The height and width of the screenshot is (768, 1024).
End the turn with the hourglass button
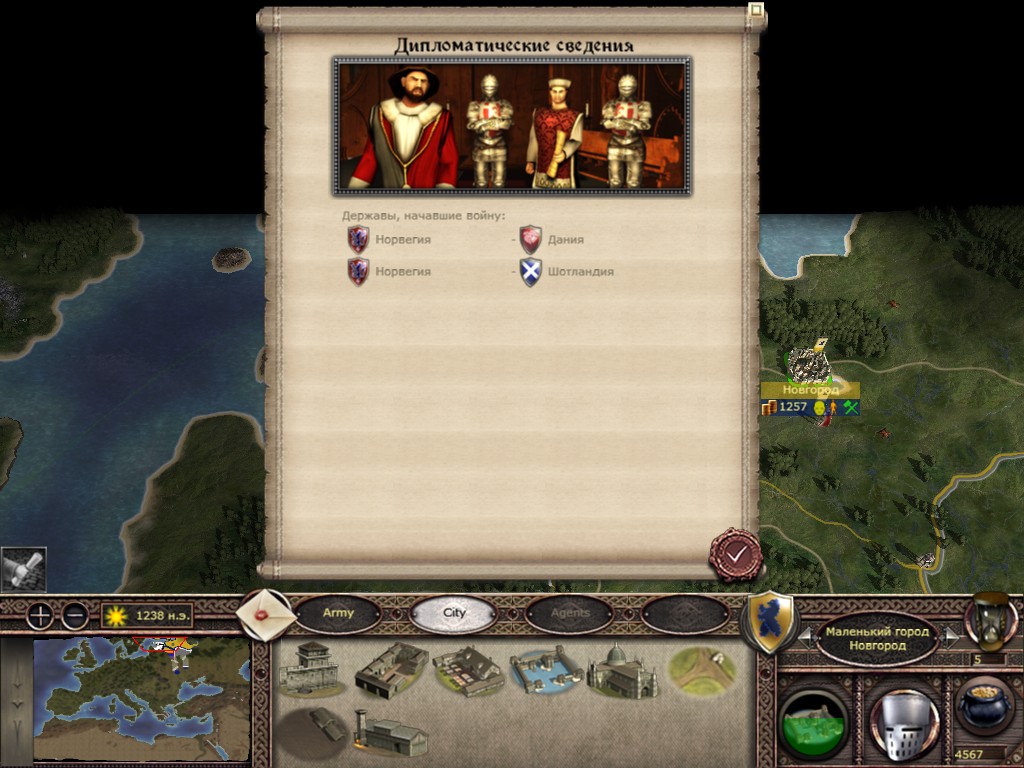(x=990, y=620)
